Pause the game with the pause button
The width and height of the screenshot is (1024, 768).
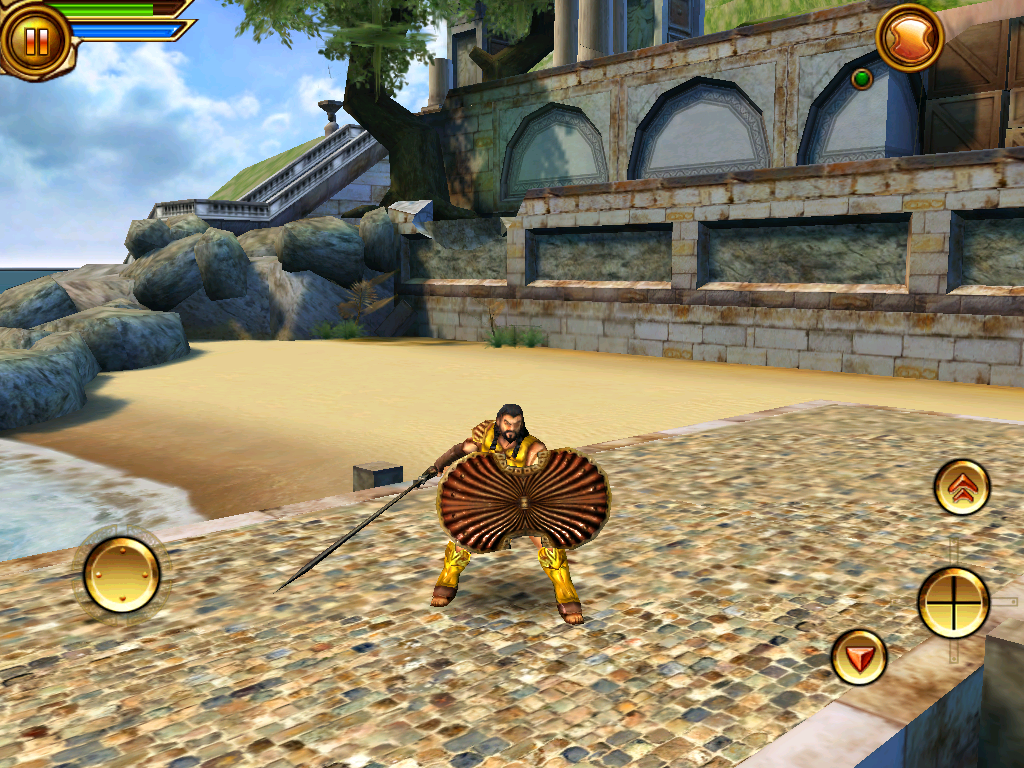[x=36, y=40]
